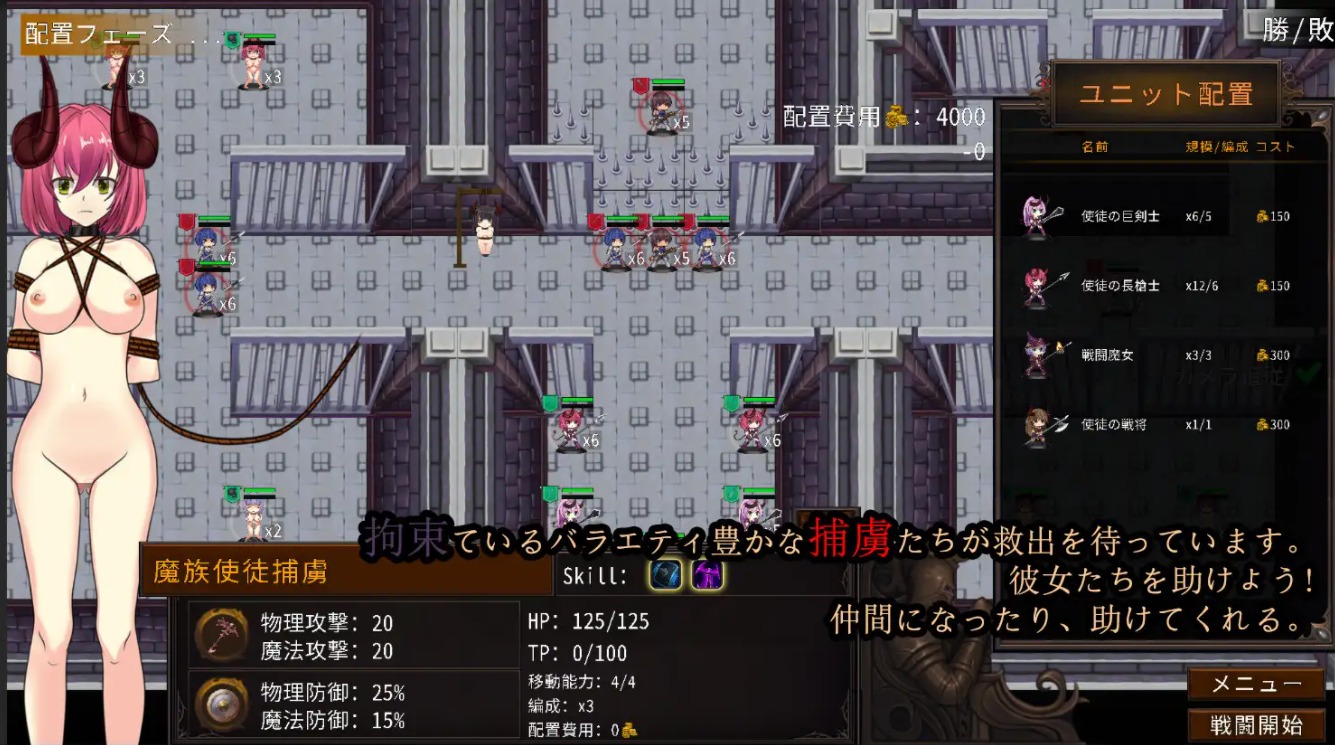
Task: Select the 戦闘魔女 witch unit icon
Action: coord(1037,354)
